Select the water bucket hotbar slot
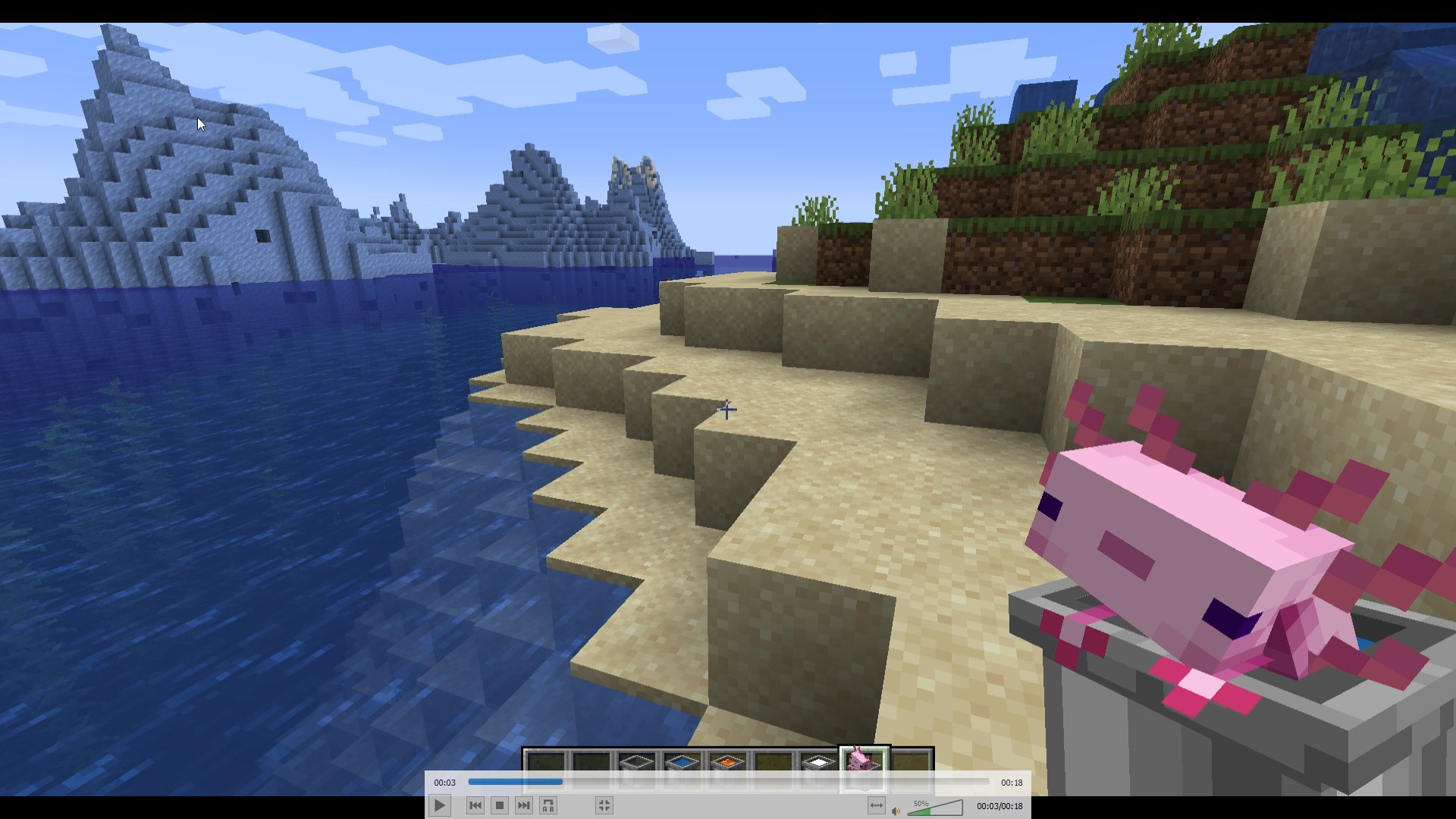The width and height of the screenshot is (1456, 819). coord(682,761)
